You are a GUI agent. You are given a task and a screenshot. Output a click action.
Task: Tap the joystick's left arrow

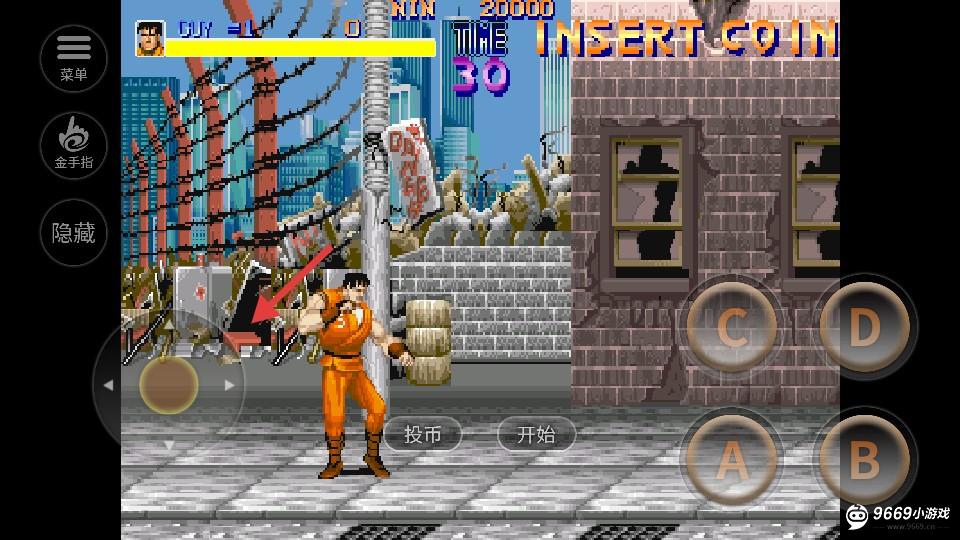[108, 385]
